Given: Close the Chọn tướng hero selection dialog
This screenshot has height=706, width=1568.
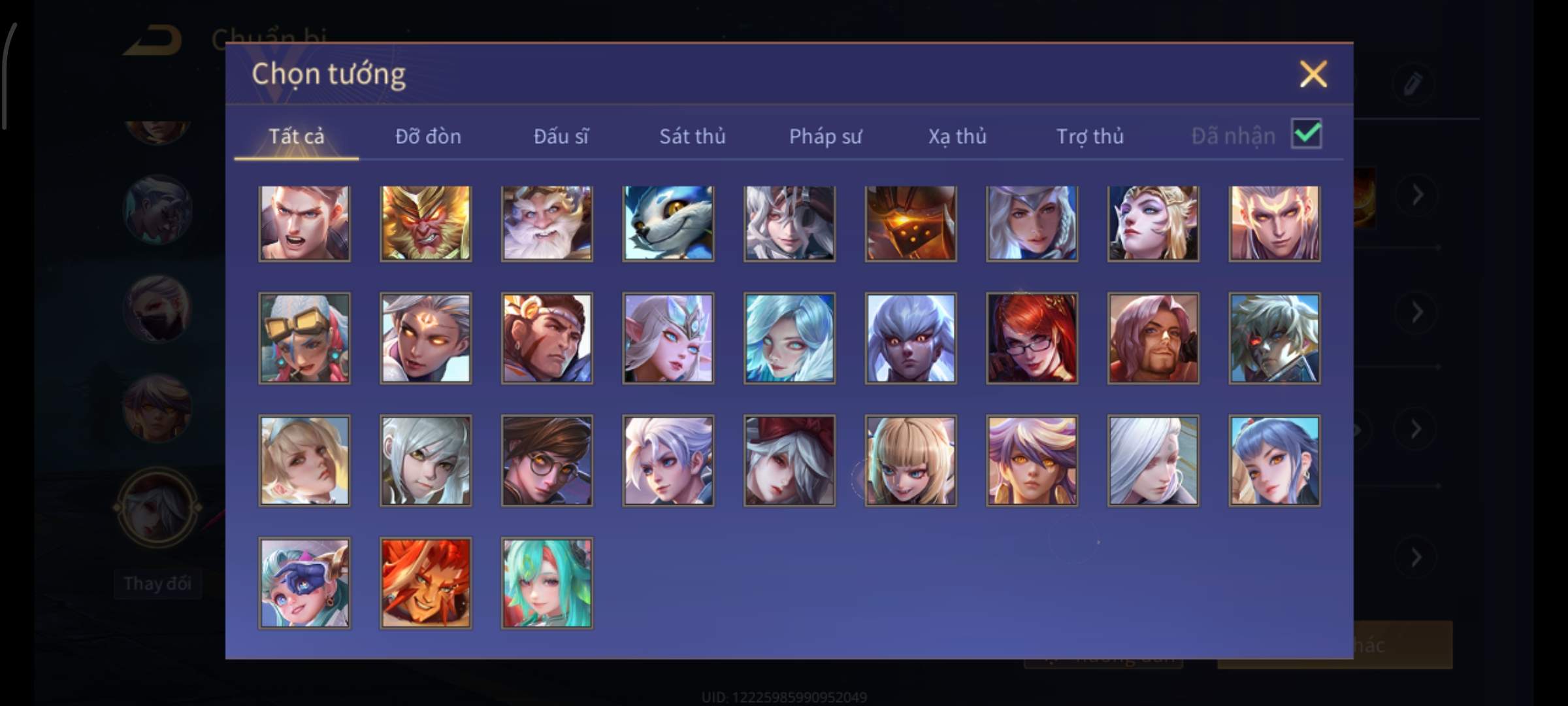Looking at the screenshot, I should coord(1313,74).
